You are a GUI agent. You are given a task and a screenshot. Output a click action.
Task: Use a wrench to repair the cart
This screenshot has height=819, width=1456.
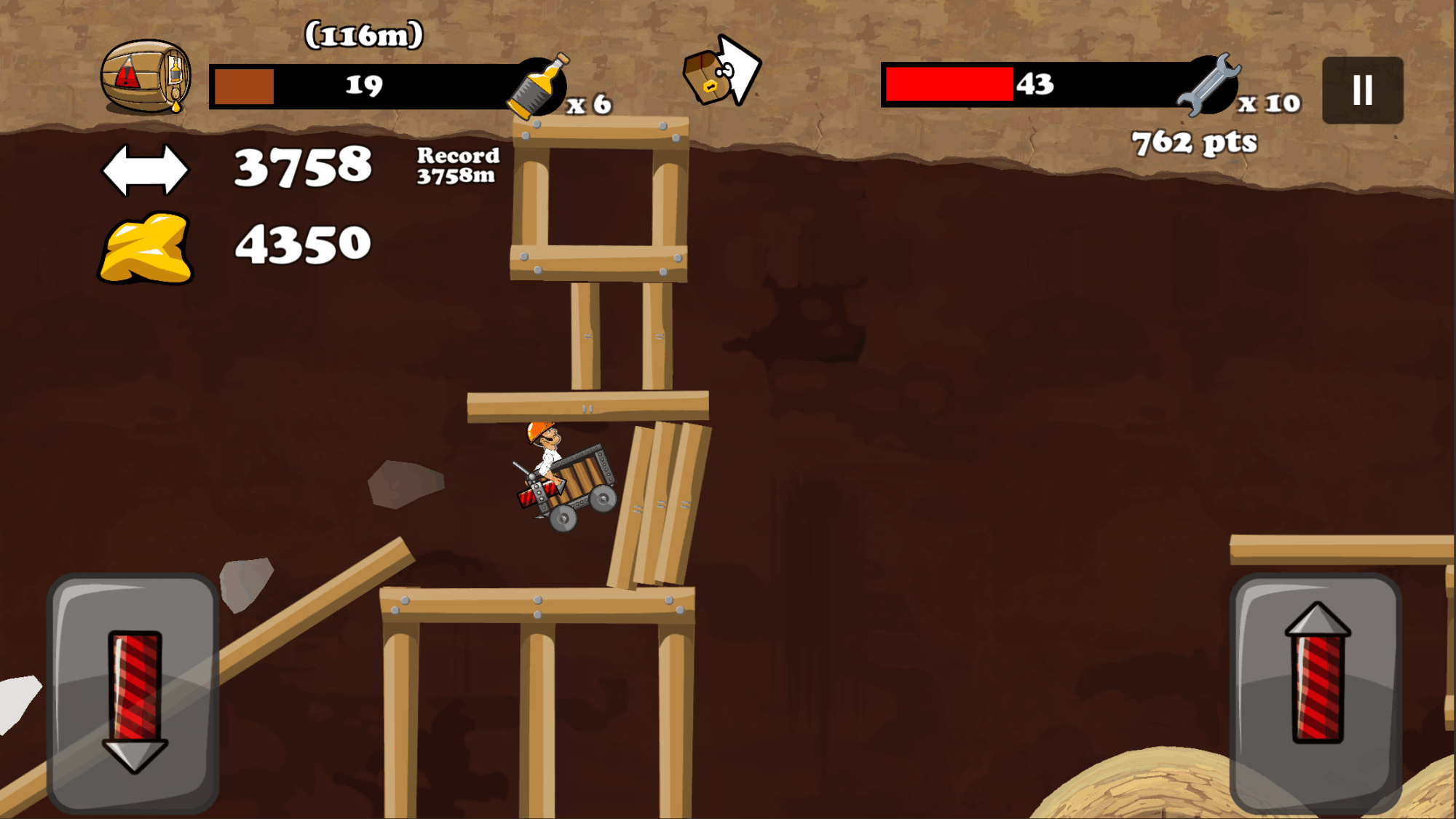[1209, 85]
